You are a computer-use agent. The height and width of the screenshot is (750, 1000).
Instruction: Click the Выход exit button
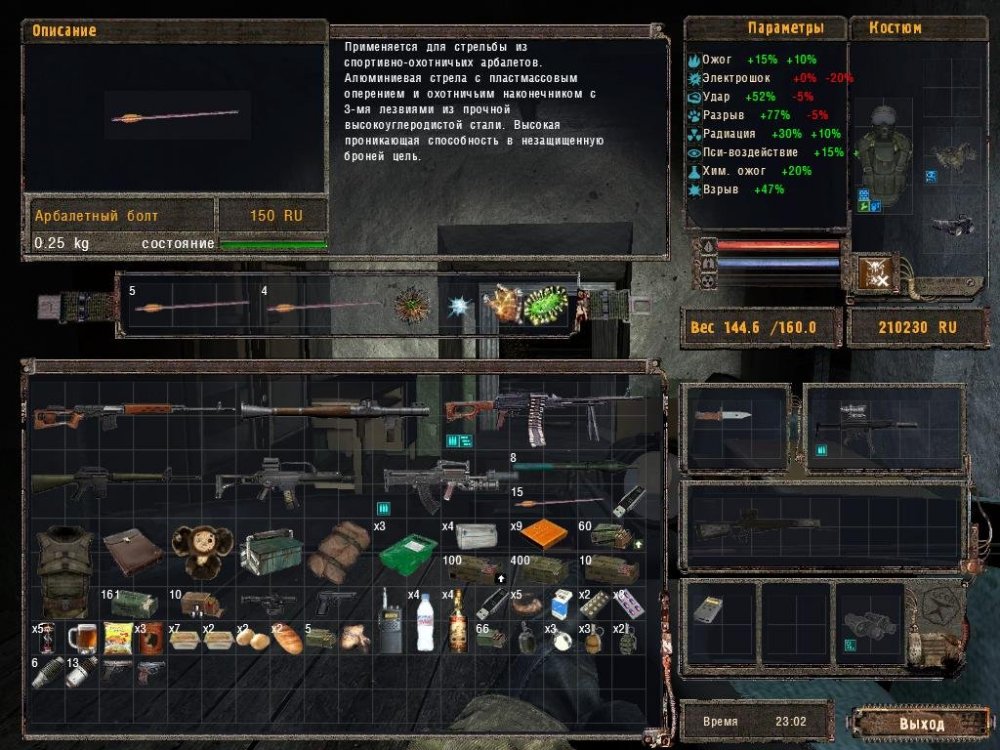(x=920, y=723)
